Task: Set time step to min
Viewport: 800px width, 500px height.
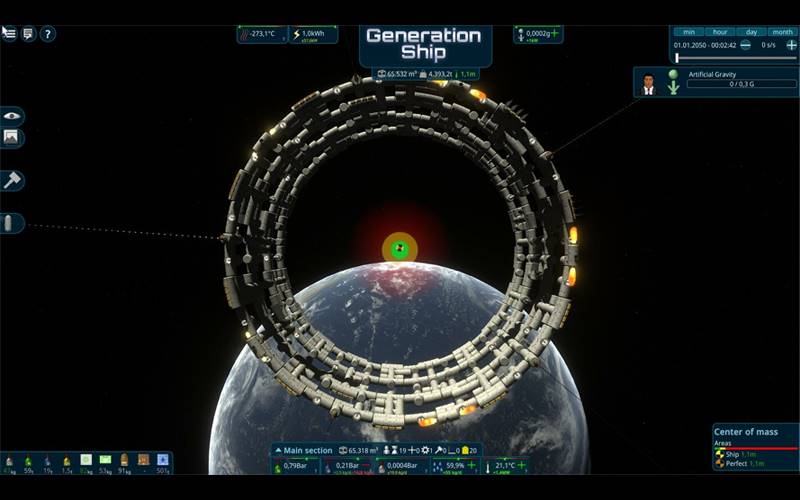Action: click(x=688, y=32)
